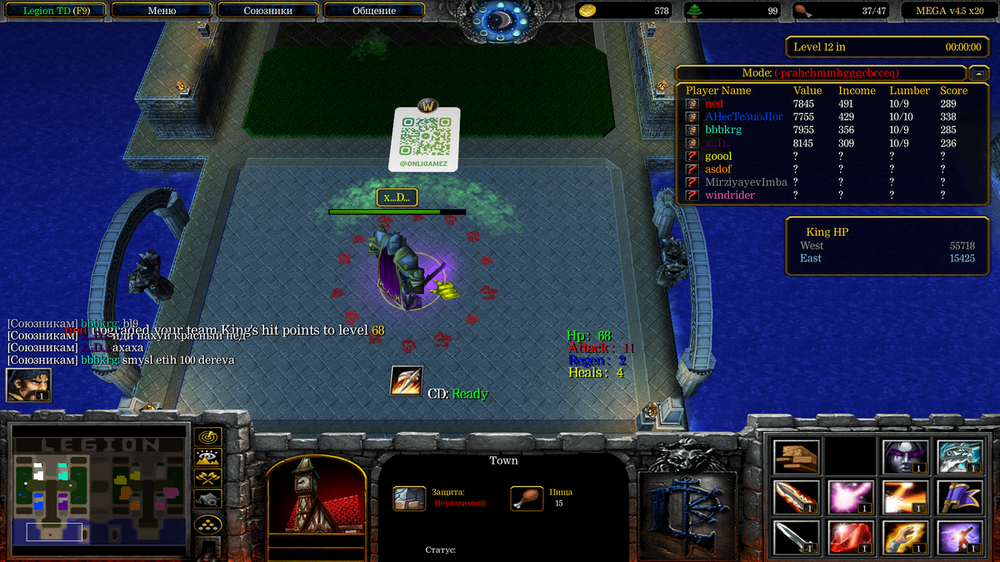Activate the minimap signal ping button

coord(208,438)
